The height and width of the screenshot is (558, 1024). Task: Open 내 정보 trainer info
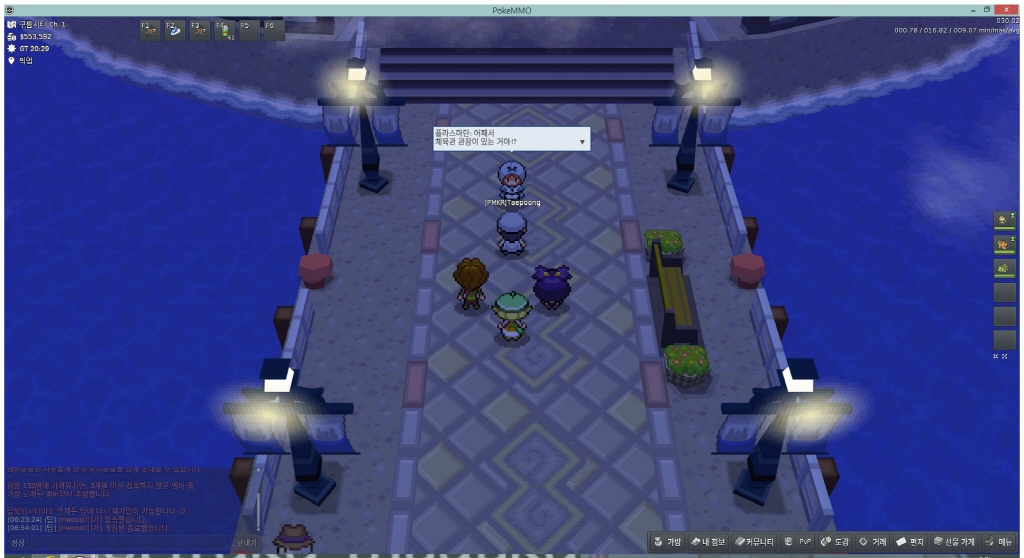712,542
